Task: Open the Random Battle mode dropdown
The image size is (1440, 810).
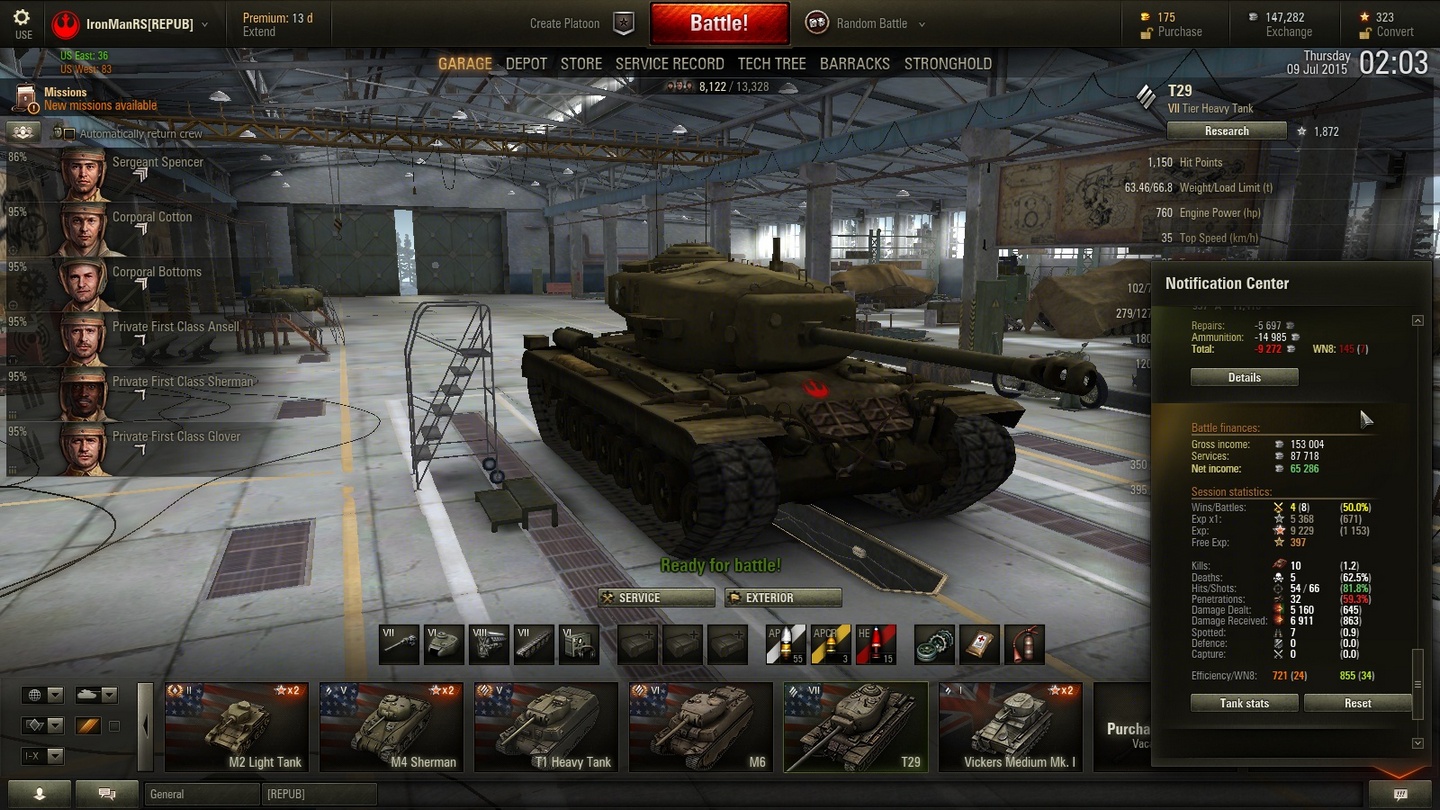Action: tap(867, 24)
